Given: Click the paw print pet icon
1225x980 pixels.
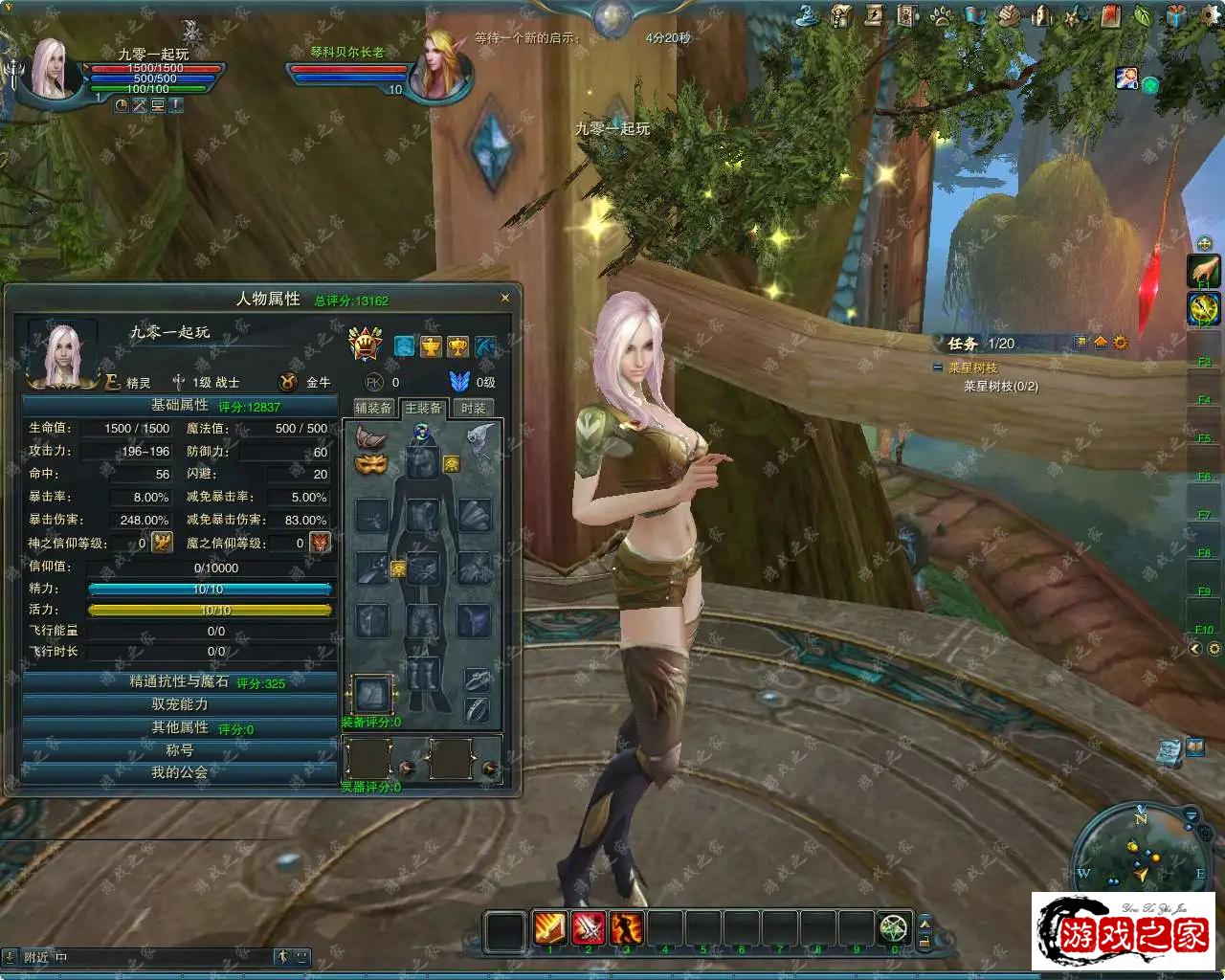Looking at the screenshot, I should [x=942, y=15].
